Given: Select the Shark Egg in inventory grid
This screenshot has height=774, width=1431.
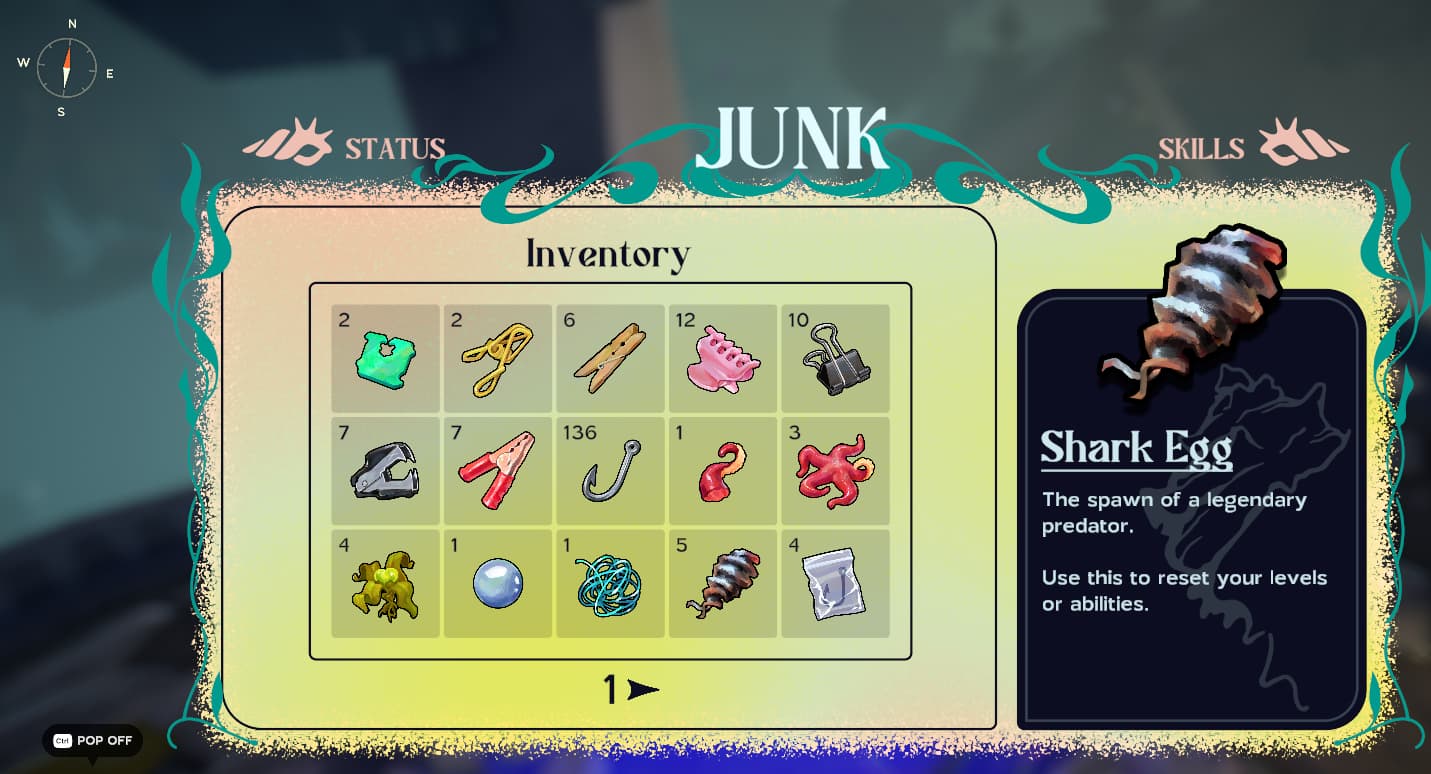Looking at the screenshot, I should point(723,584).
